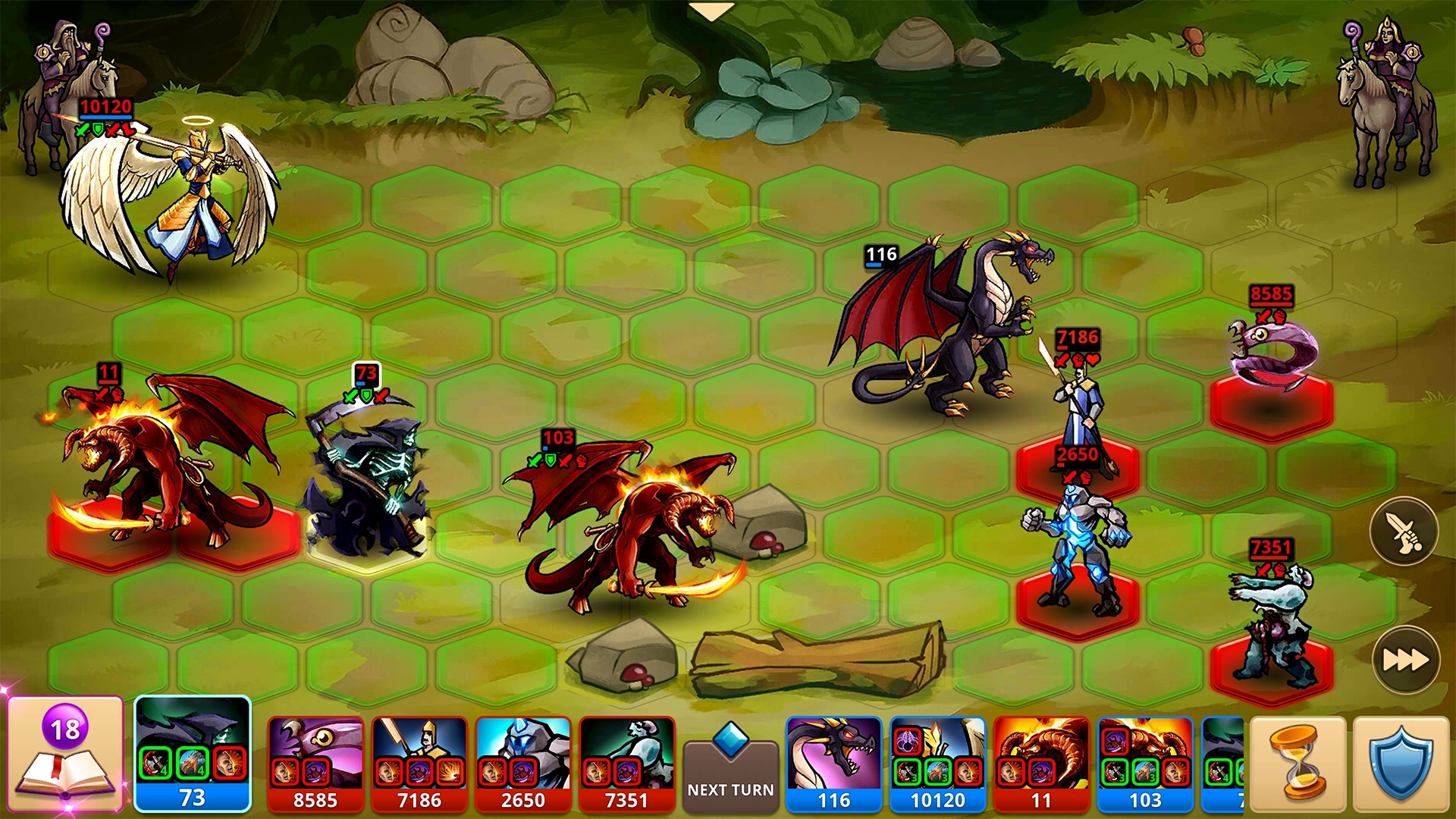
Task: Attack the ice golem stack of 2650
Action: pos(1075,554)
